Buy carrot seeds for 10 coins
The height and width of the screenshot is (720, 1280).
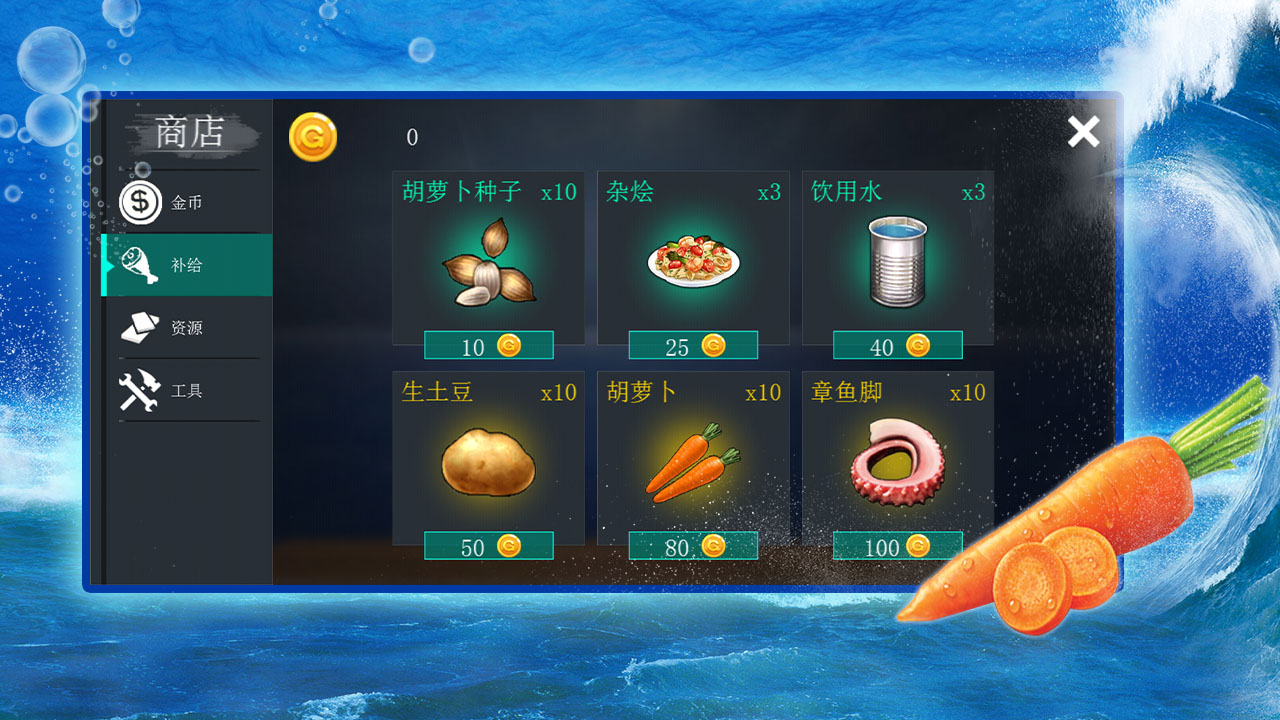click(x=487, y=345)
